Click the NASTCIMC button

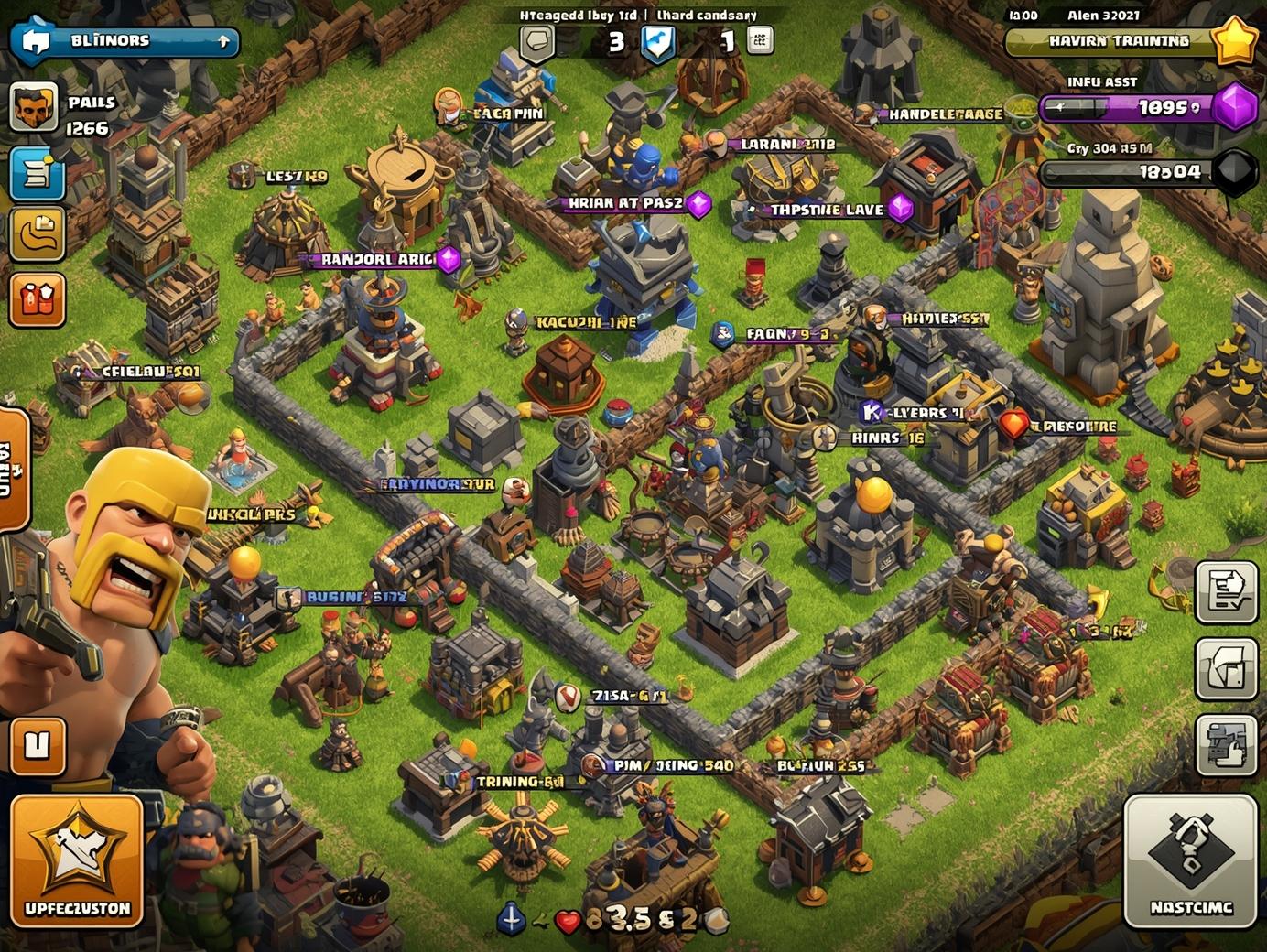click(x=1191, y=860)
